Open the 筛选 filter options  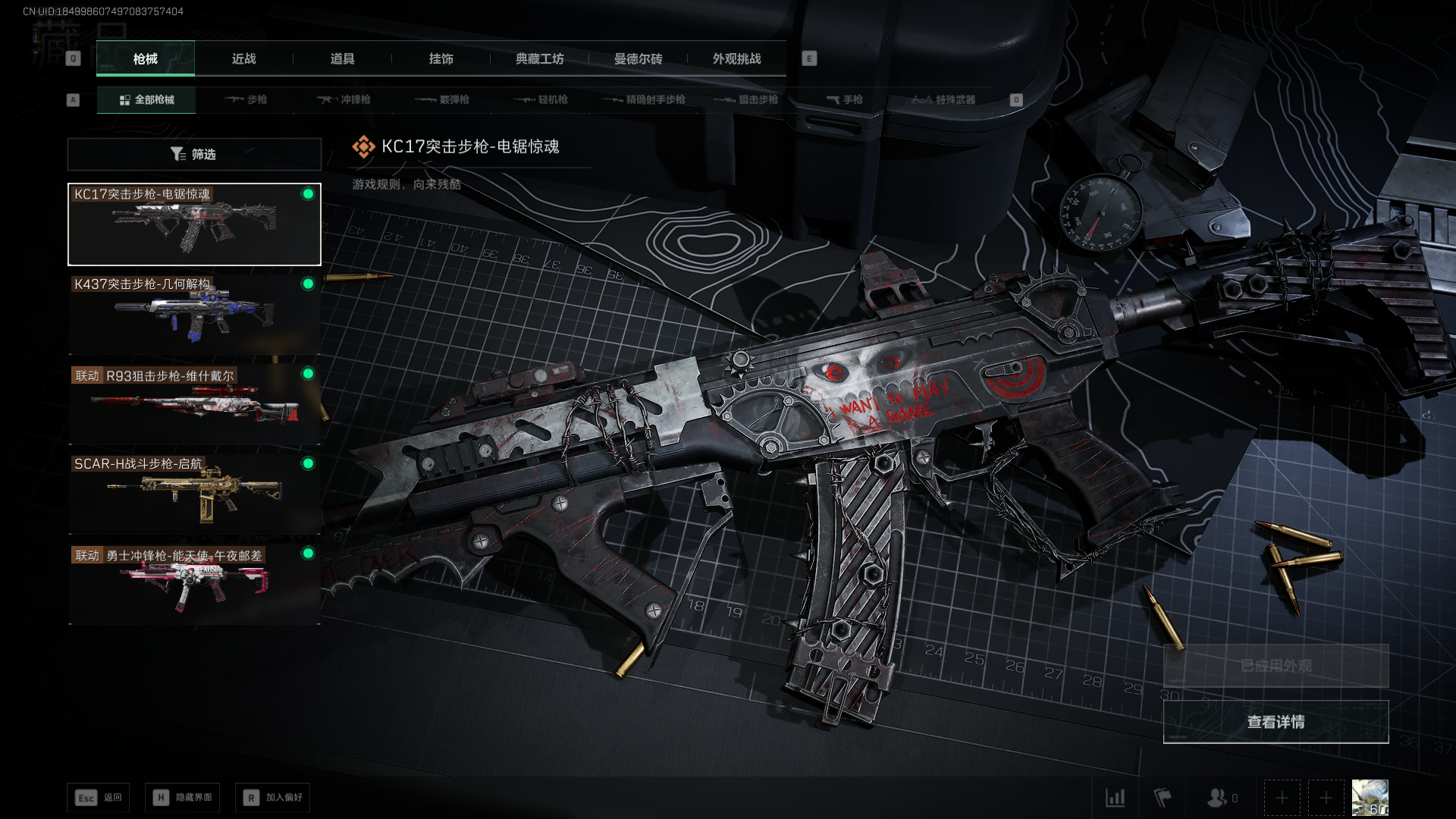(x=194, y=154)
